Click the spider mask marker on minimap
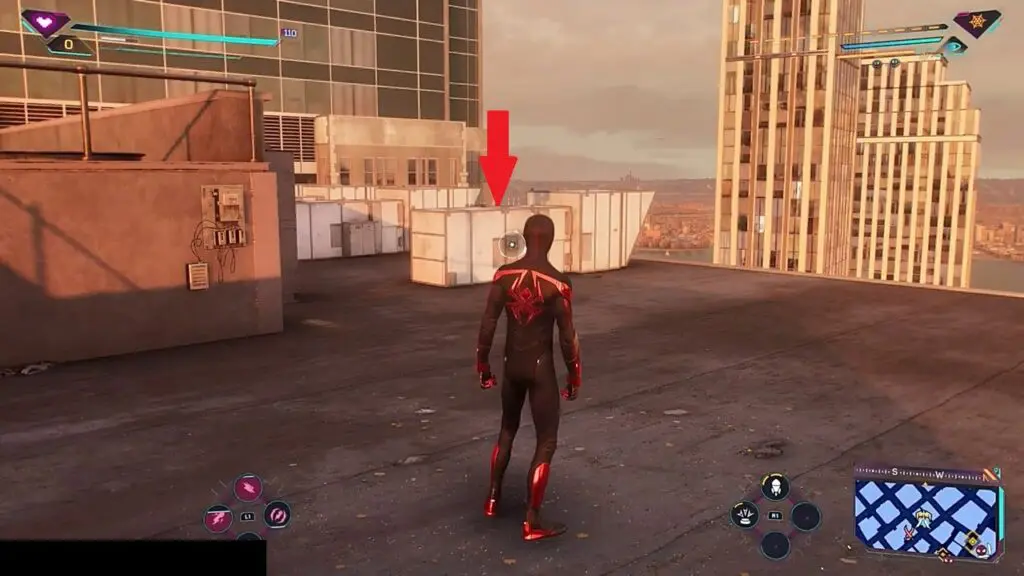This screenshot has width=1024, height=576. pyautogui.click(x=980, y=551)
